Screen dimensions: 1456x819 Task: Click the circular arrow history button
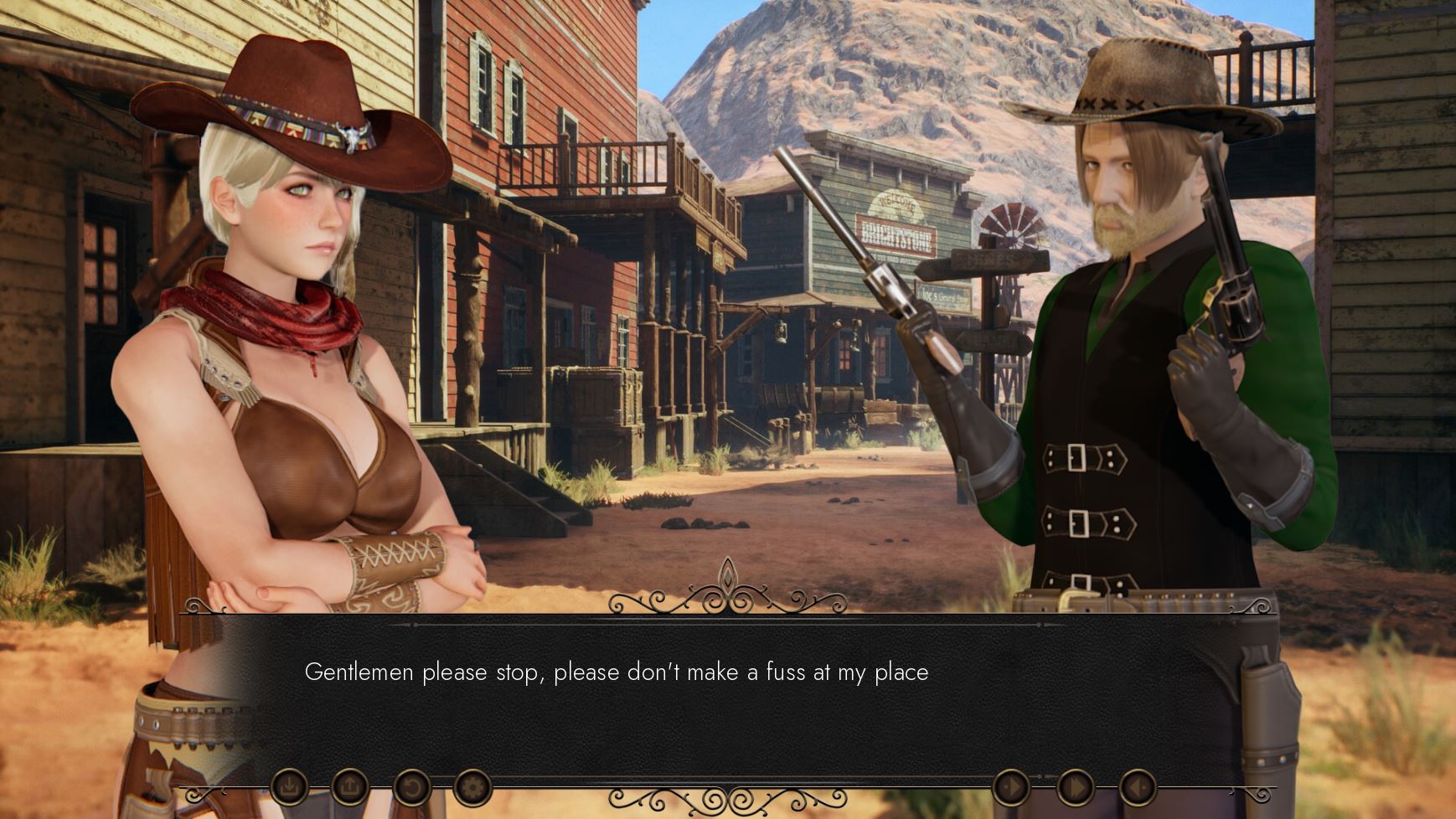[x=411, y=787]
